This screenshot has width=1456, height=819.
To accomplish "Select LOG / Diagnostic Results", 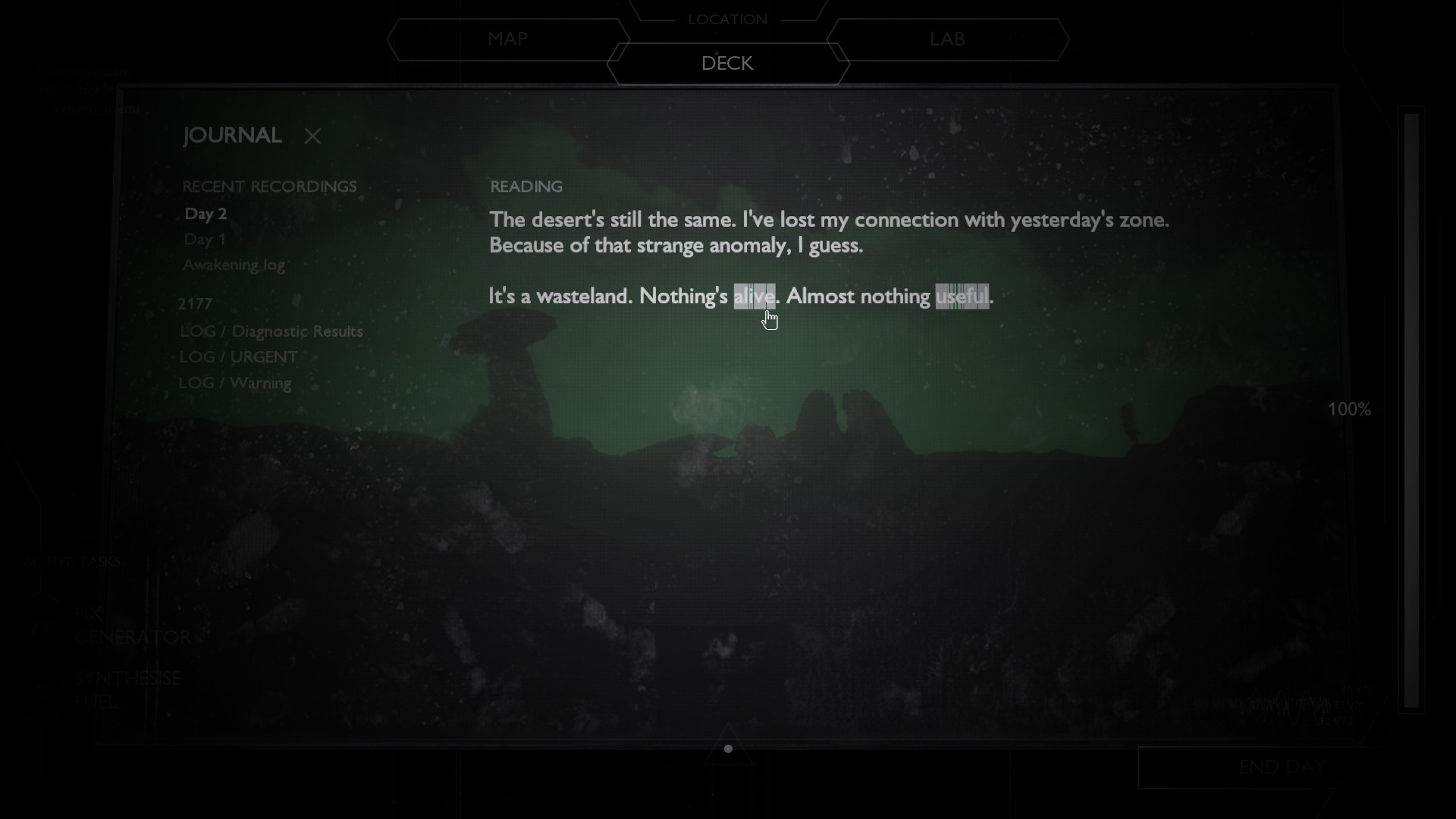I will (x=271, y=331).
